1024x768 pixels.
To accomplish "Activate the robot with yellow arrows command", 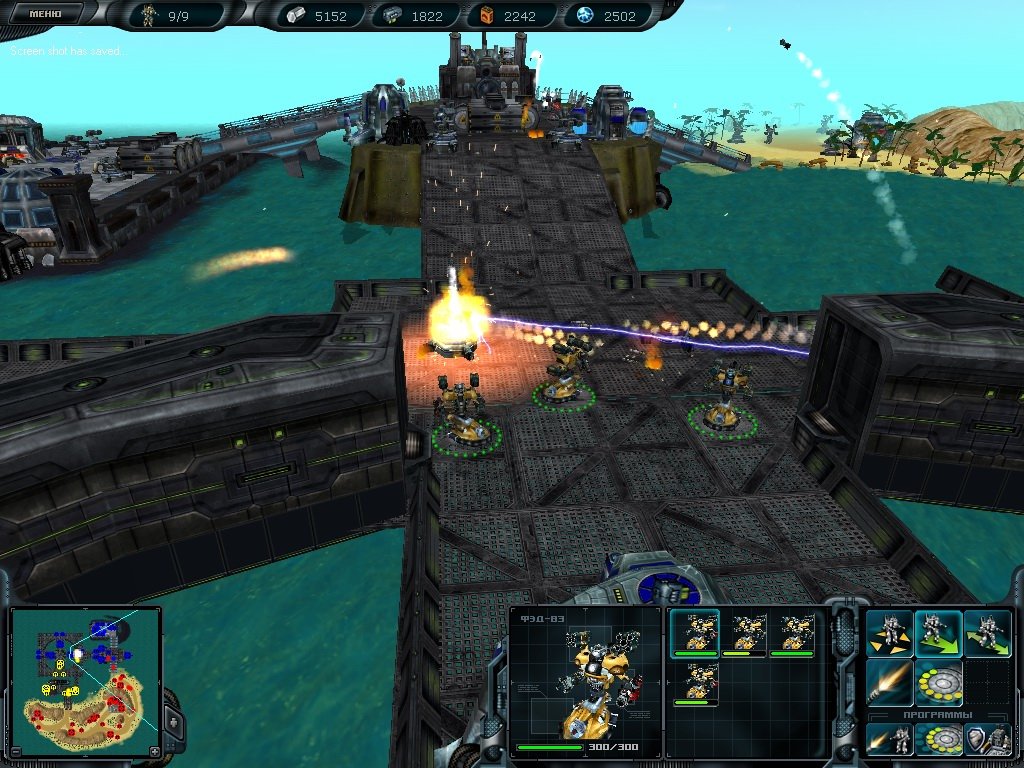I will [890, 633].
